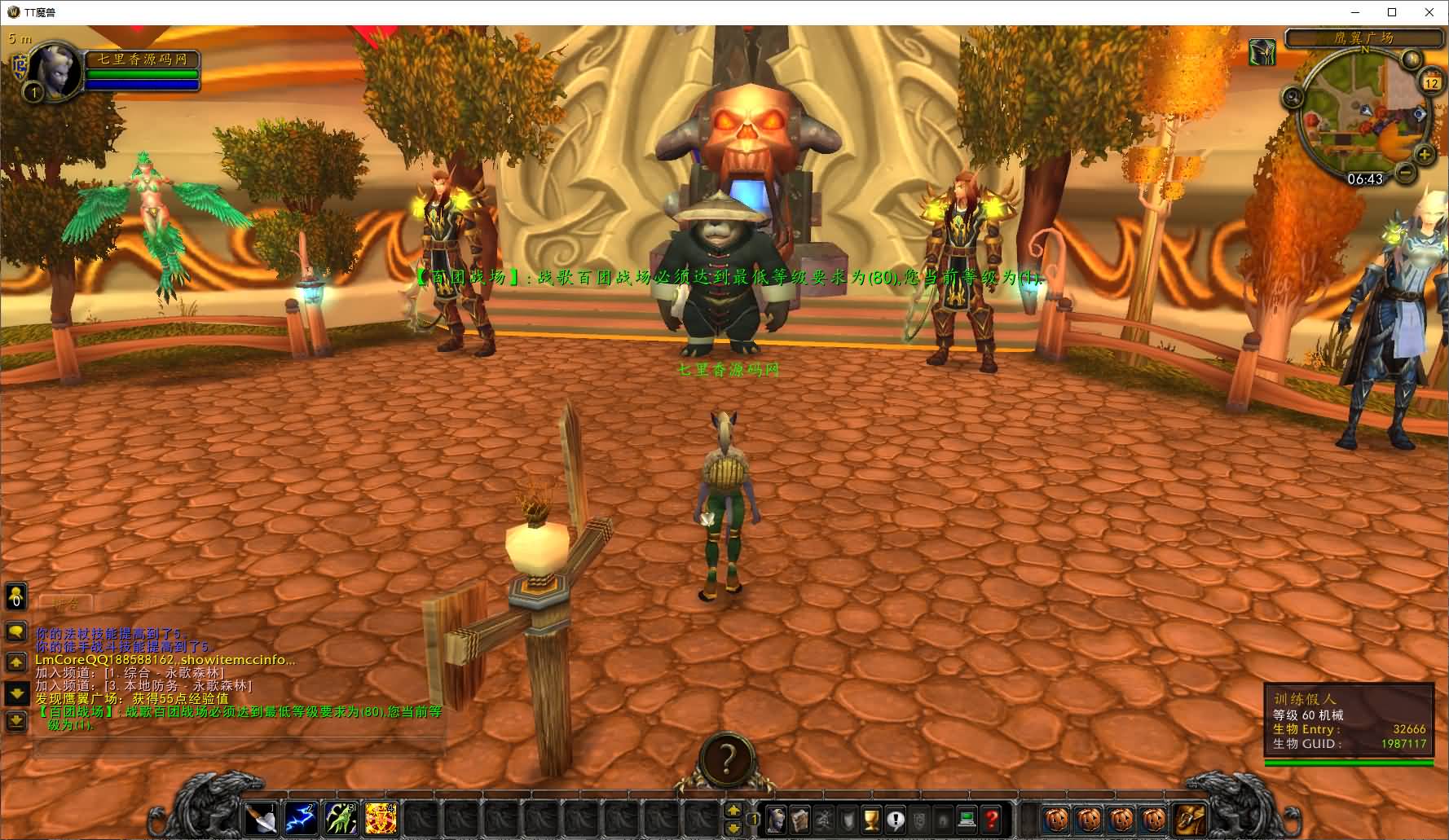Open achievements with the gold trophy icon
1449x840 pixels.
(872, 819)
